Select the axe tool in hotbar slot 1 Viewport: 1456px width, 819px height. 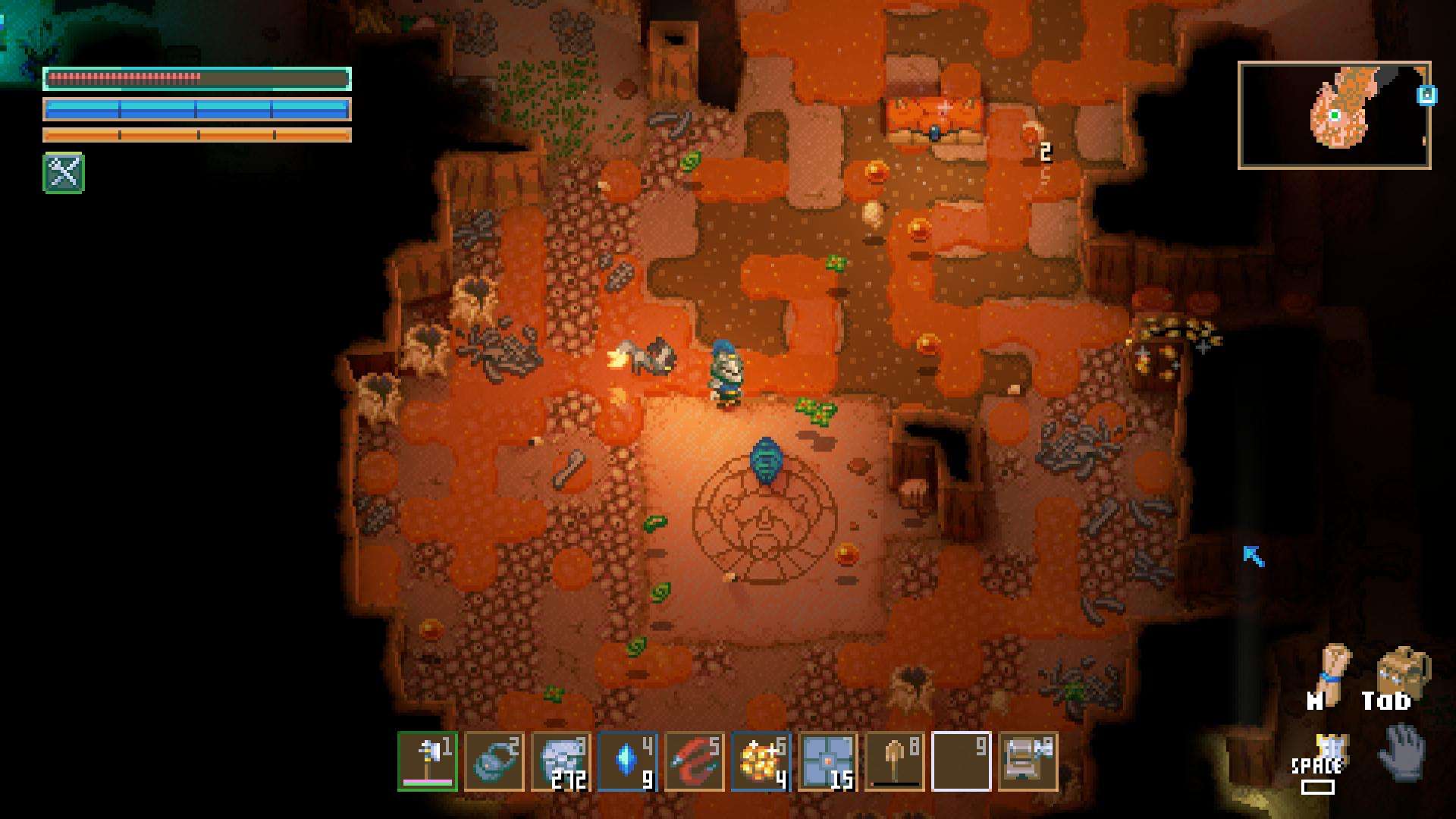point(427,761)
